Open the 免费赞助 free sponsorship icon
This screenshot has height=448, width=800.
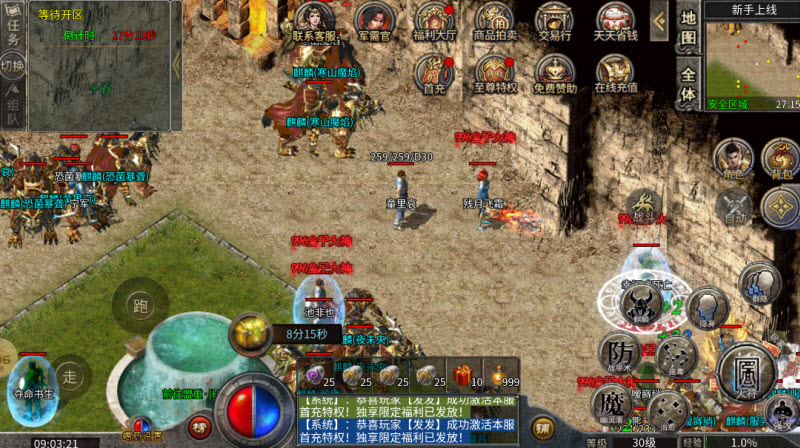point(555,72)
